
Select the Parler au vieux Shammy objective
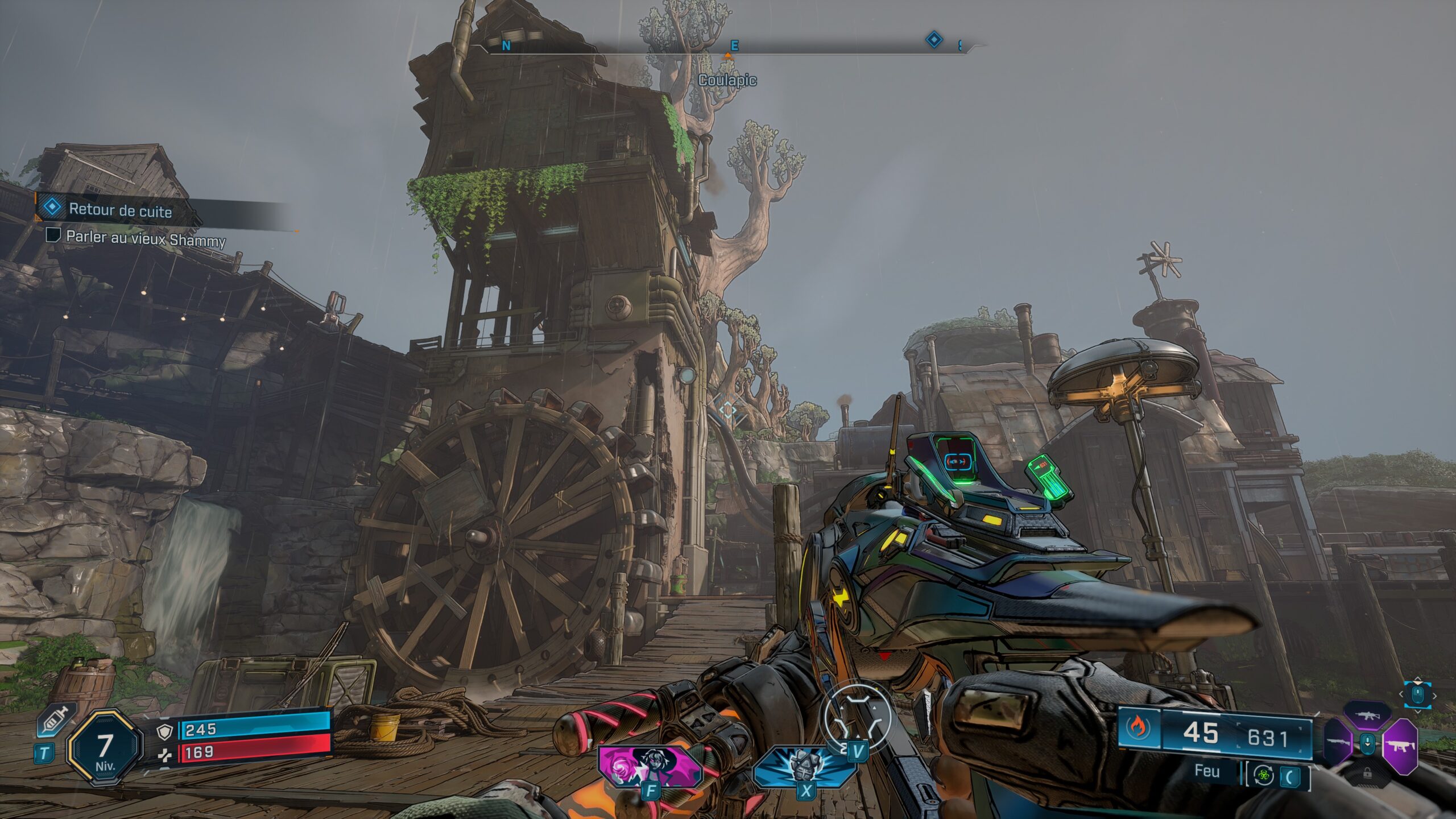pos(146,238)
